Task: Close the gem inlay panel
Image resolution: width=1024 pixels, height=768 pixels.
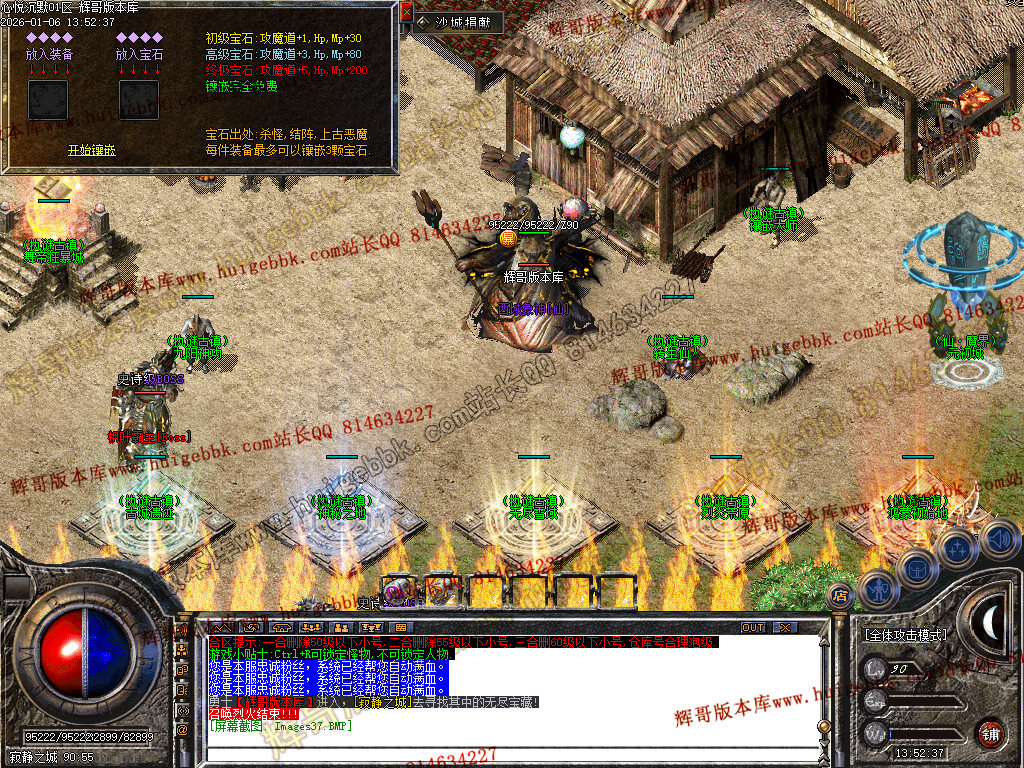Action: point(406,12)
